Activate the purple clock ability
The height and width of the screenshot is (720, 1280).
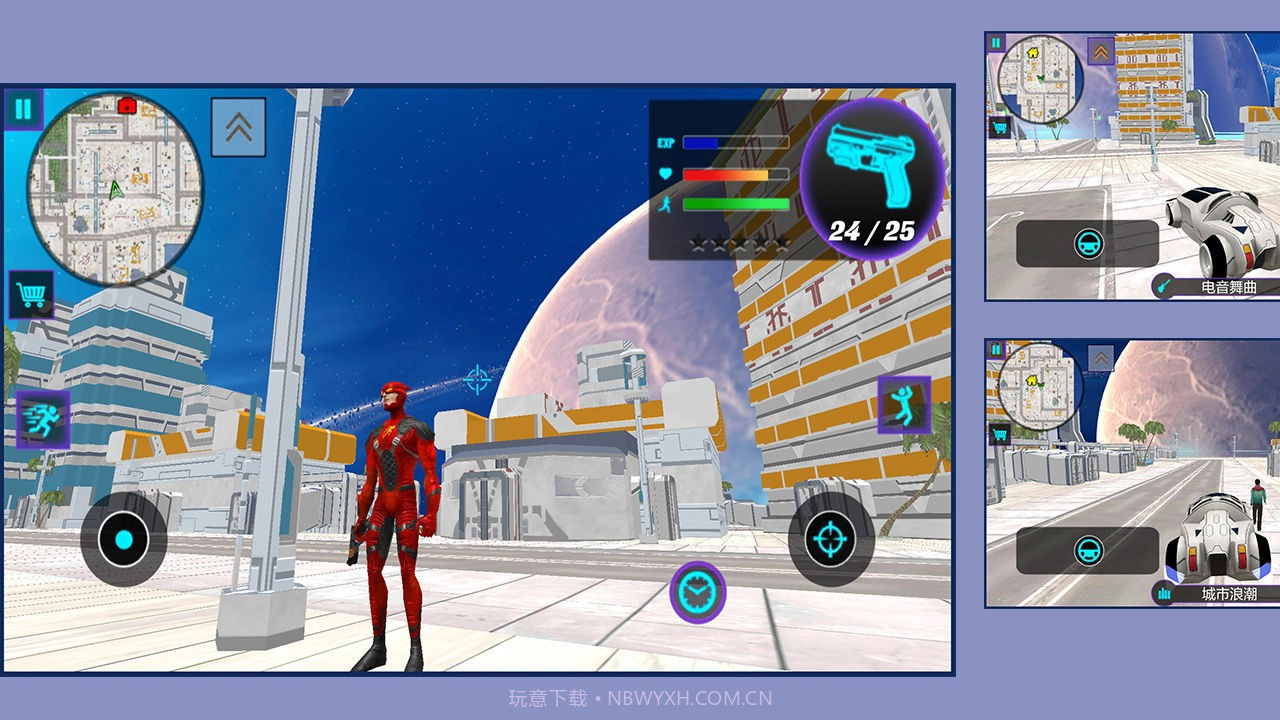tap(697, 593)
